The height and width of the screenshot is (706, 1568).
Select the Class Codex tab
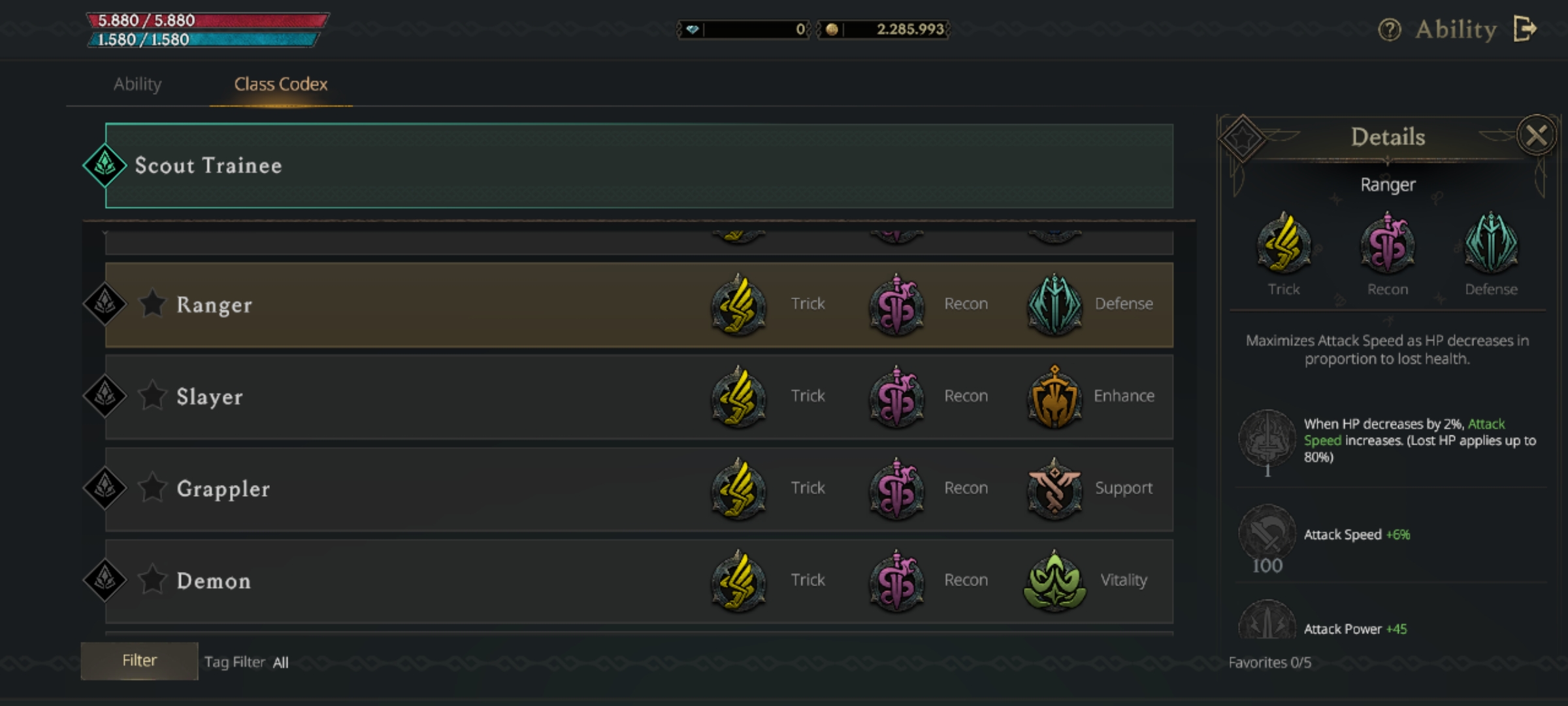(280, 84)
